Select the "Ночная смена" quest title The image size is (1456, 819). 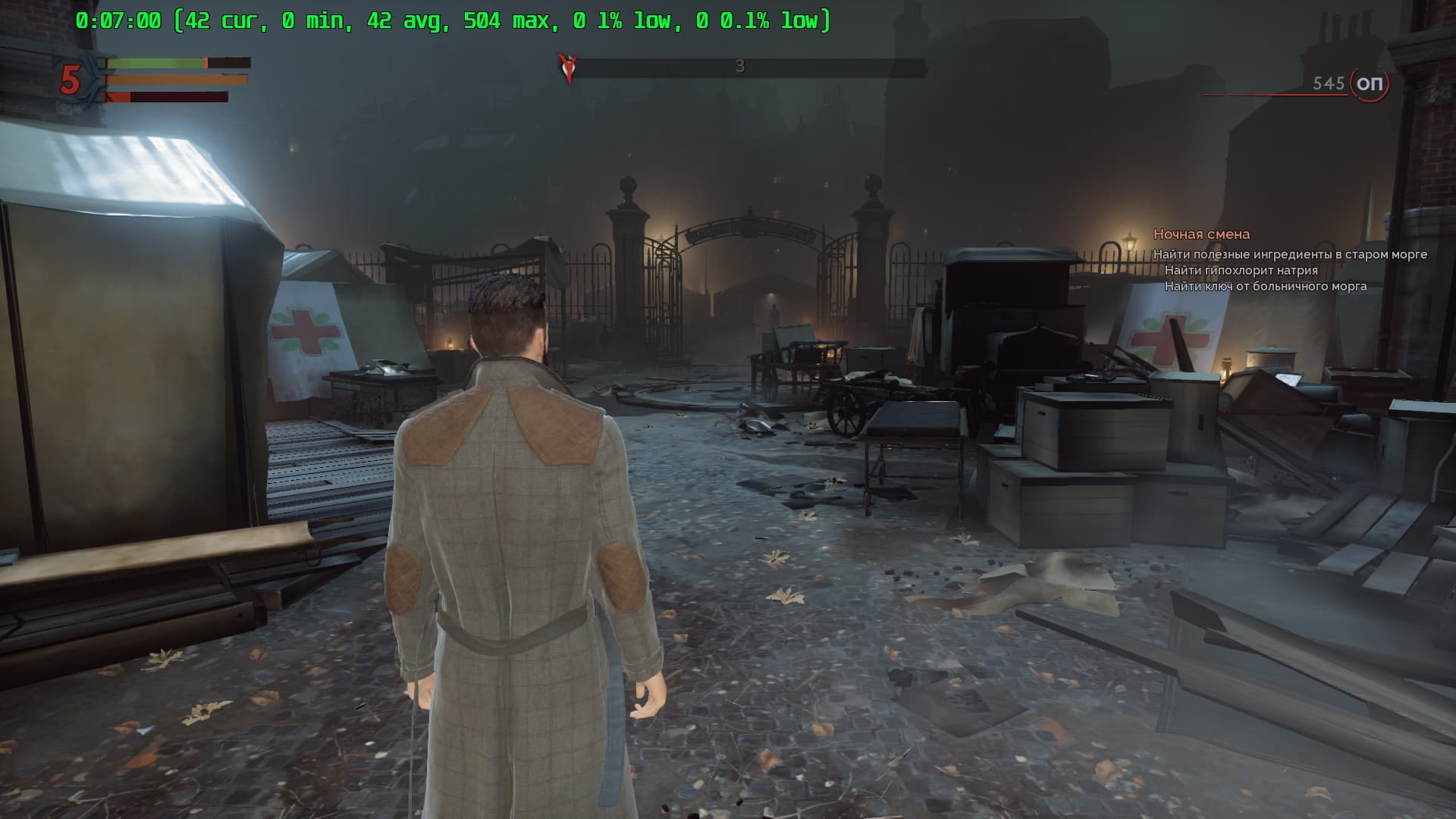[x=1201, y=234]
